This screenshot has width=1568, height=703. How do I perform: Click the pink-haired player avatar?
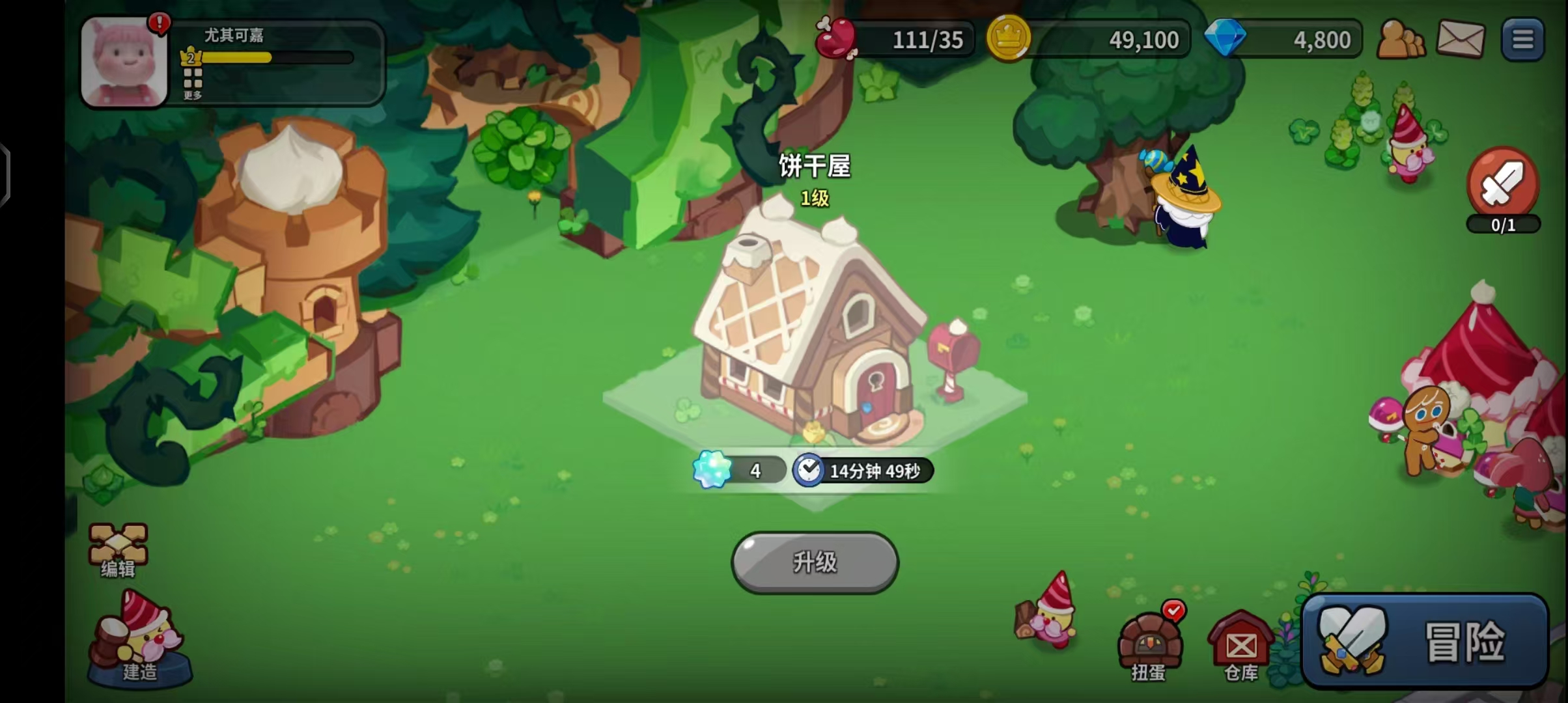124,62
